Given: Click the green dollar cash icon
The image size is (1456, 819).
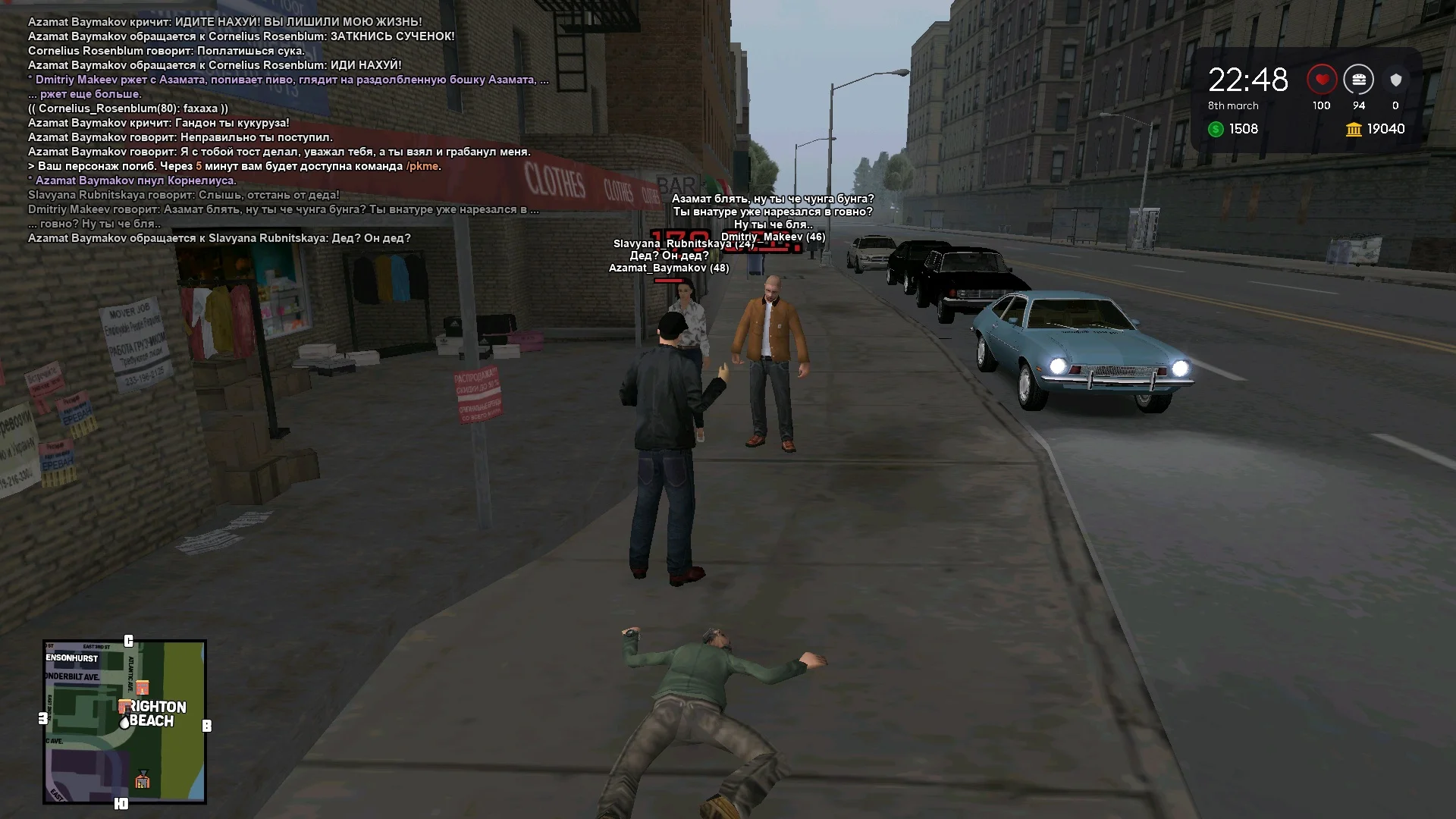Looking at the screenshot, I should point(1216,130).
